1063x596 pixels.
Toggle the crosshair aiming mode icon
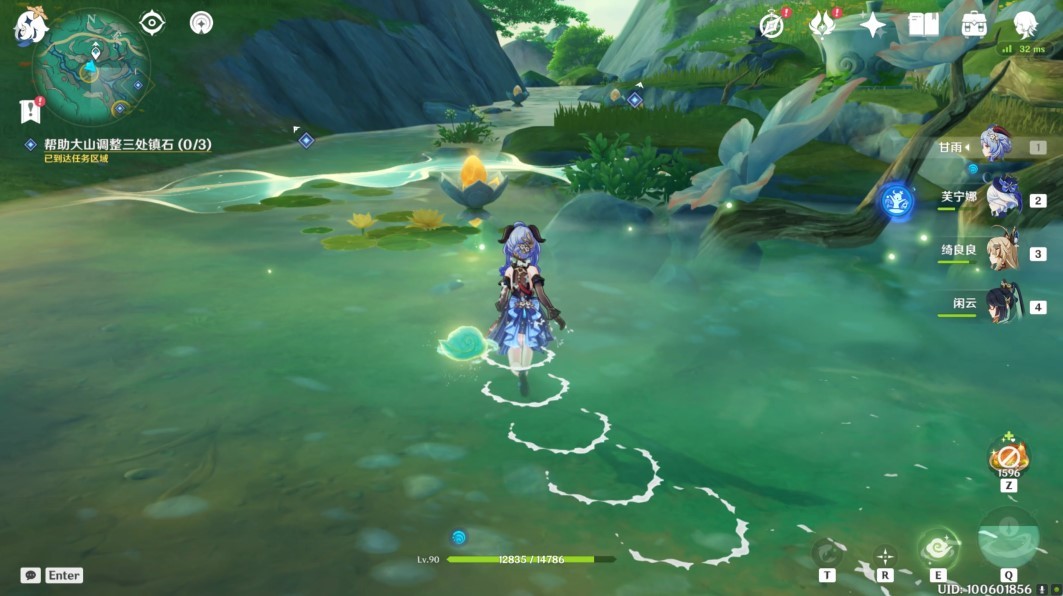point(885,555)
